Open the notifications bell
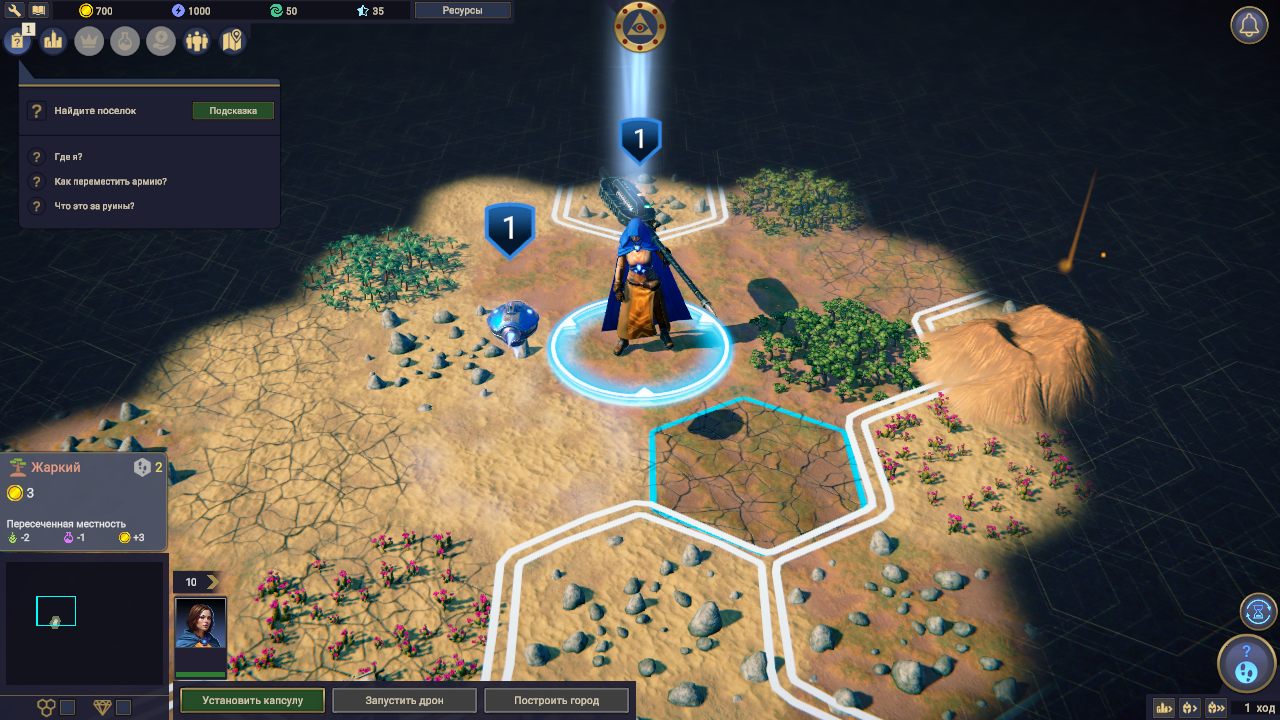This screenshot has height=720, width=1280. point(1249,26)
